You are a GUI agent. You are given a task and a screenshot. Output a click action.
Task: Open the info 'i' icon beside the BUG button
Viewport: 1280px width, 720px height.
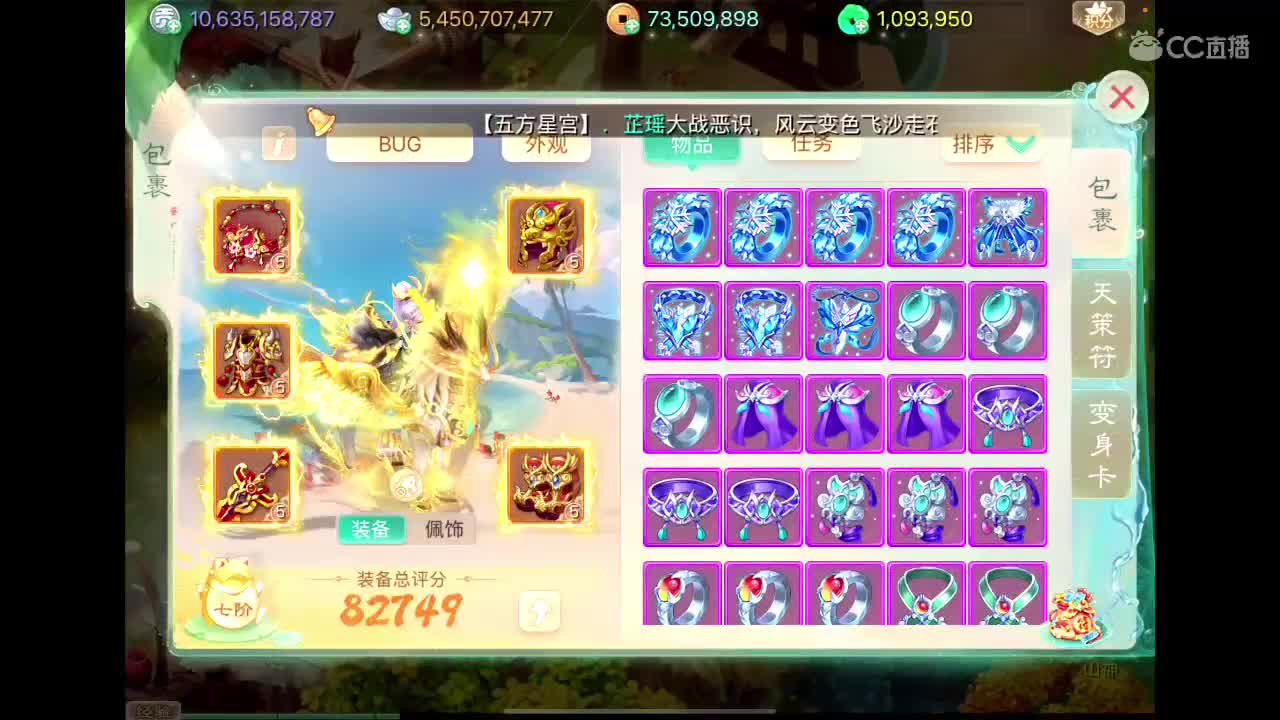tap(279, 146)
